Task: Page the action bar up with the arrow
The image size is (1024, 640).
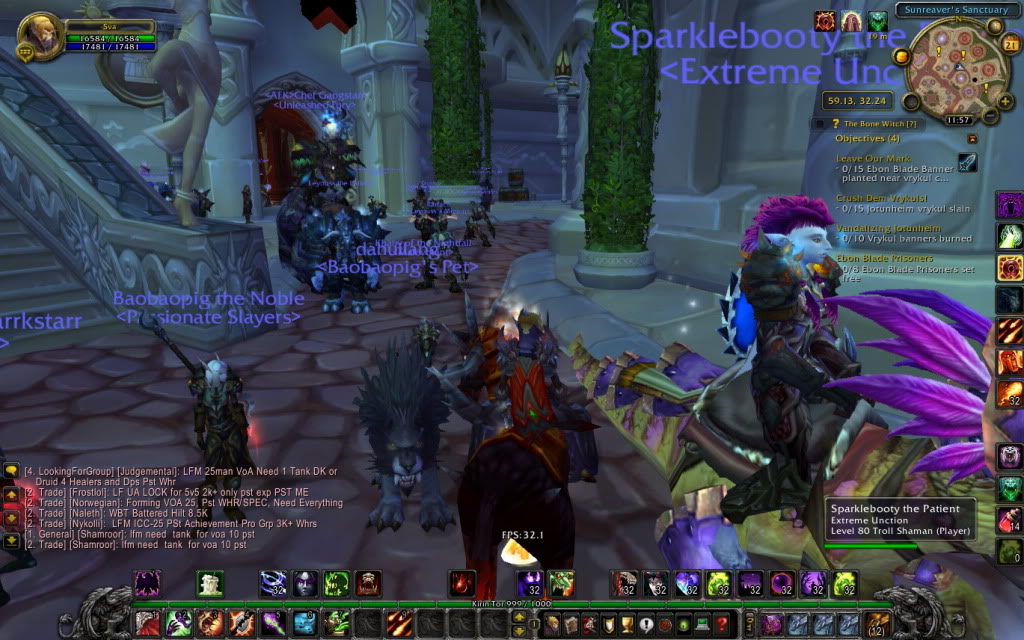Action: coord(518,617)
